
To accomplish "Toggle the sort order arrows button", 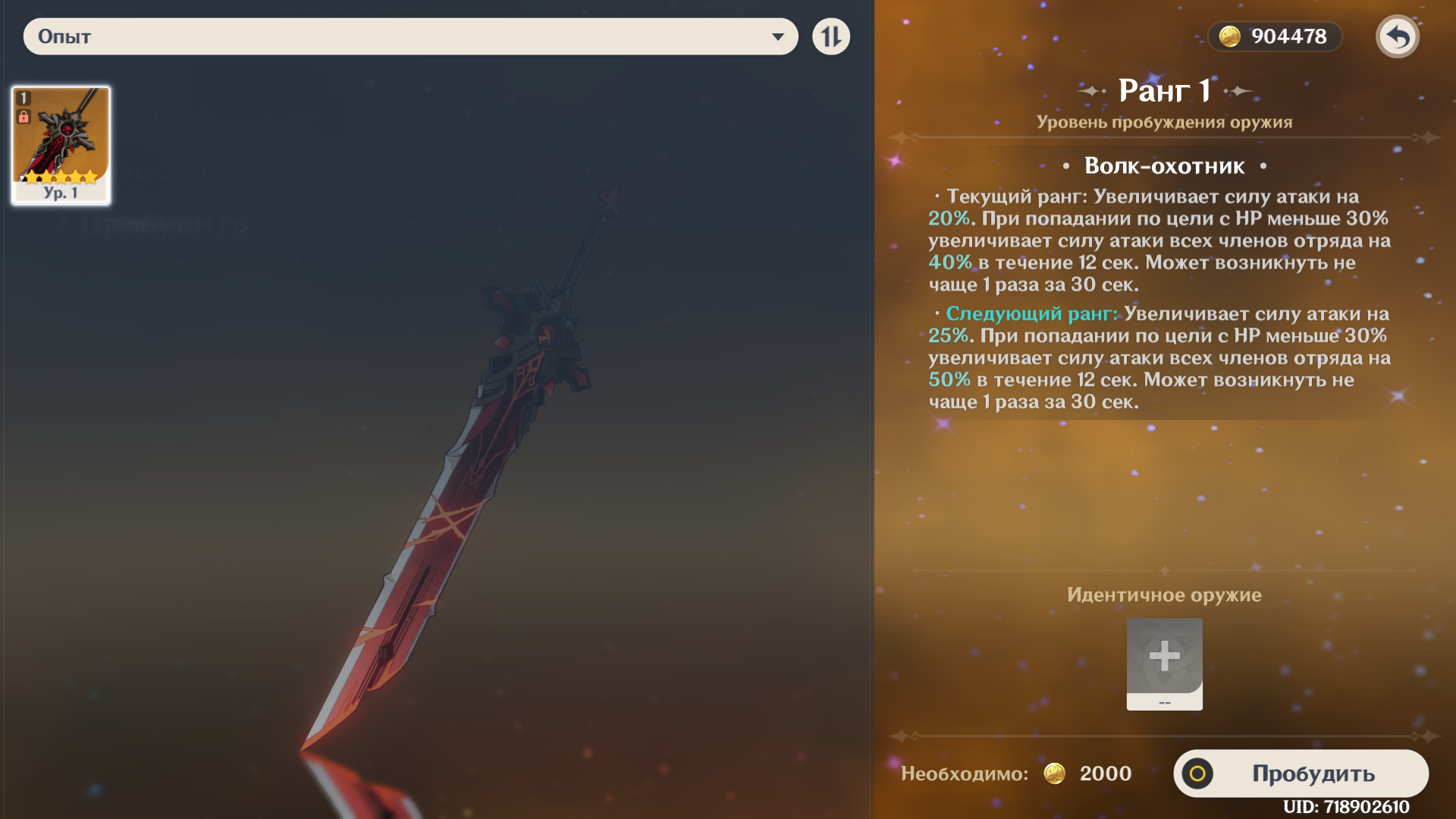I will [x=831, y=36].
